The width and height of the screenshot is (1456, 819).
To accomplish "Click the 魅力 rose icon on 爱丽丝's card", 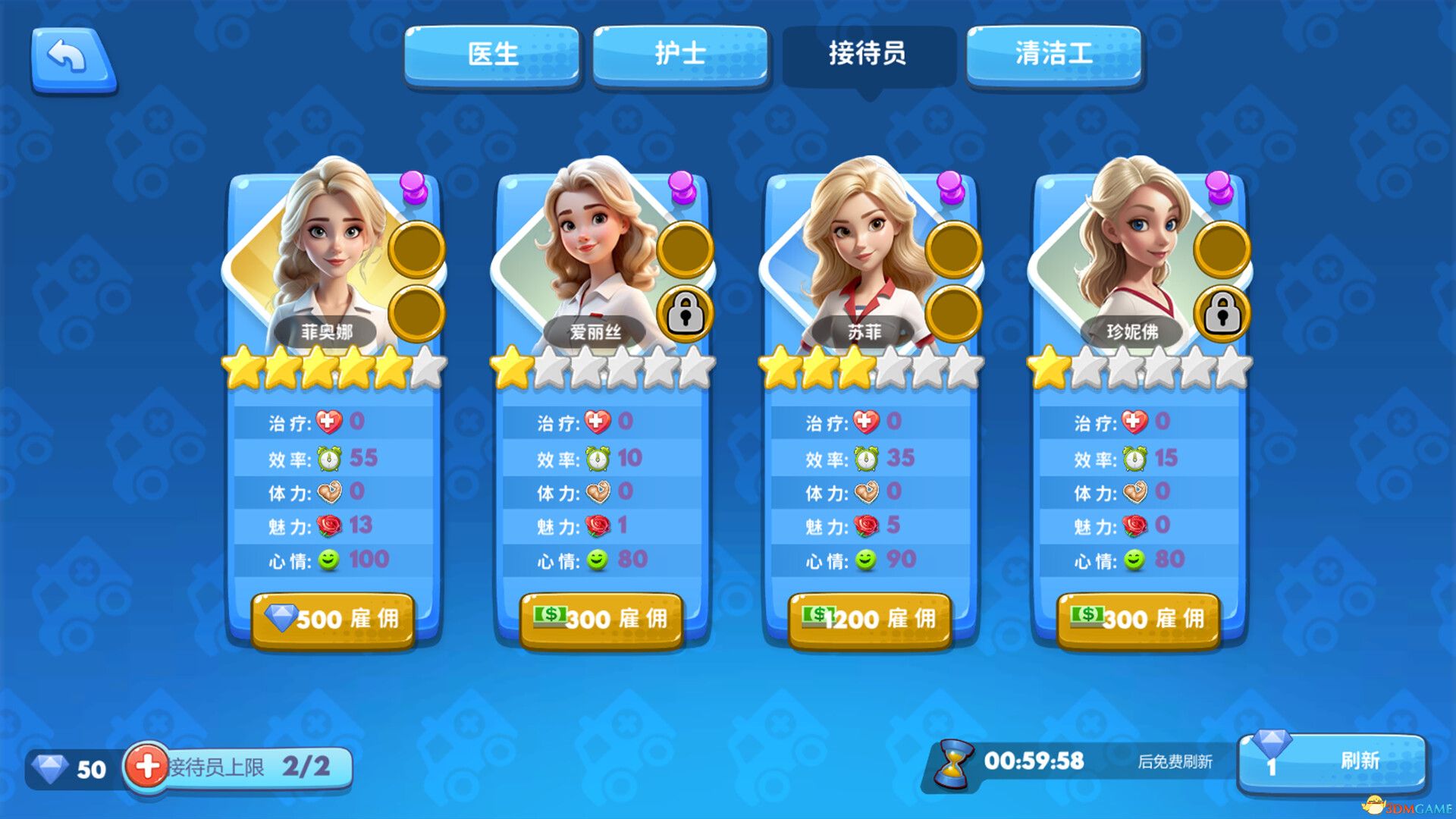I will click(599, 526).
